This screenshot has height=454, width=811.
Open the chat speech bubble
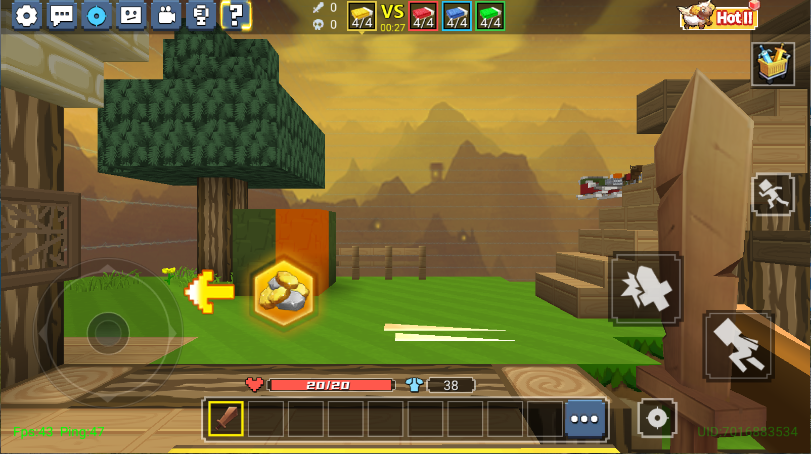(62, 15)
